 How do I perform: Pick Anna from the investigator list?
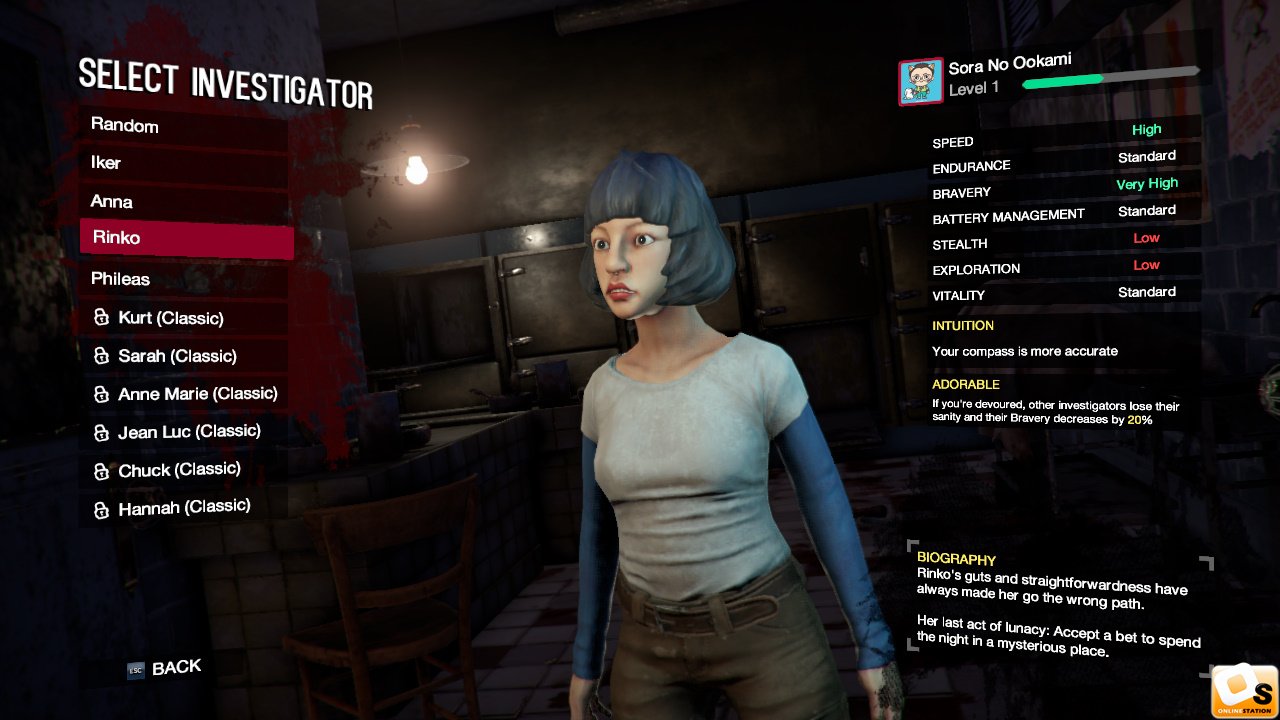(185, 202)
